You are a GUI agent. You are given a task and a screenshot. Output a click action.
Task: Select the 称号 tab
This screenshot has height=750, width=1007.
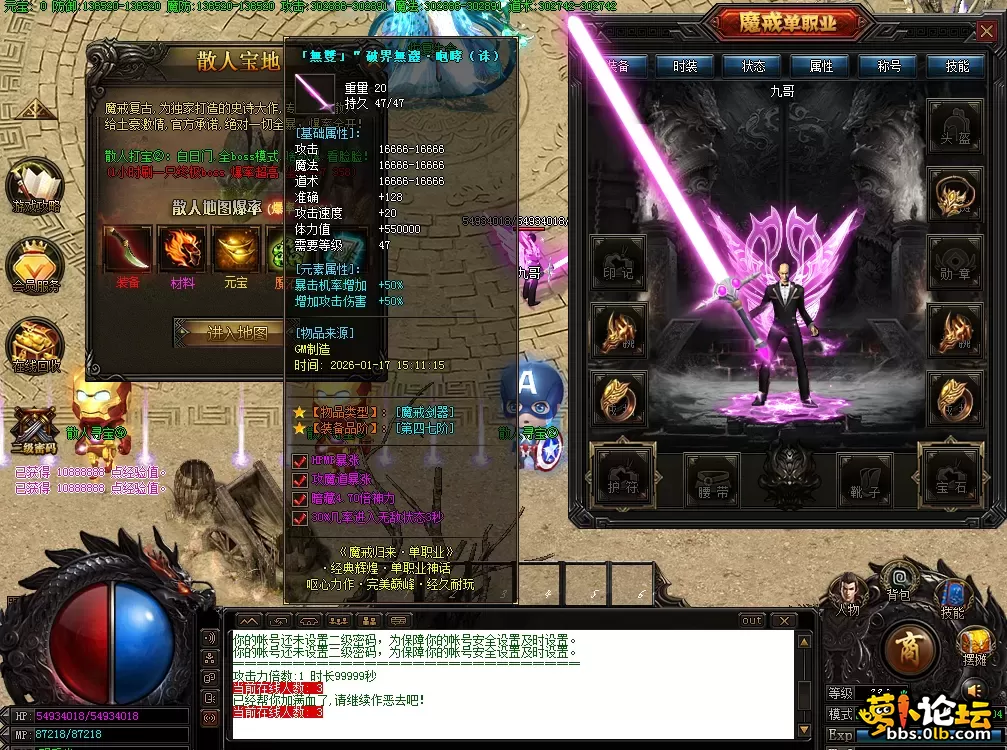tap(889, 66)
